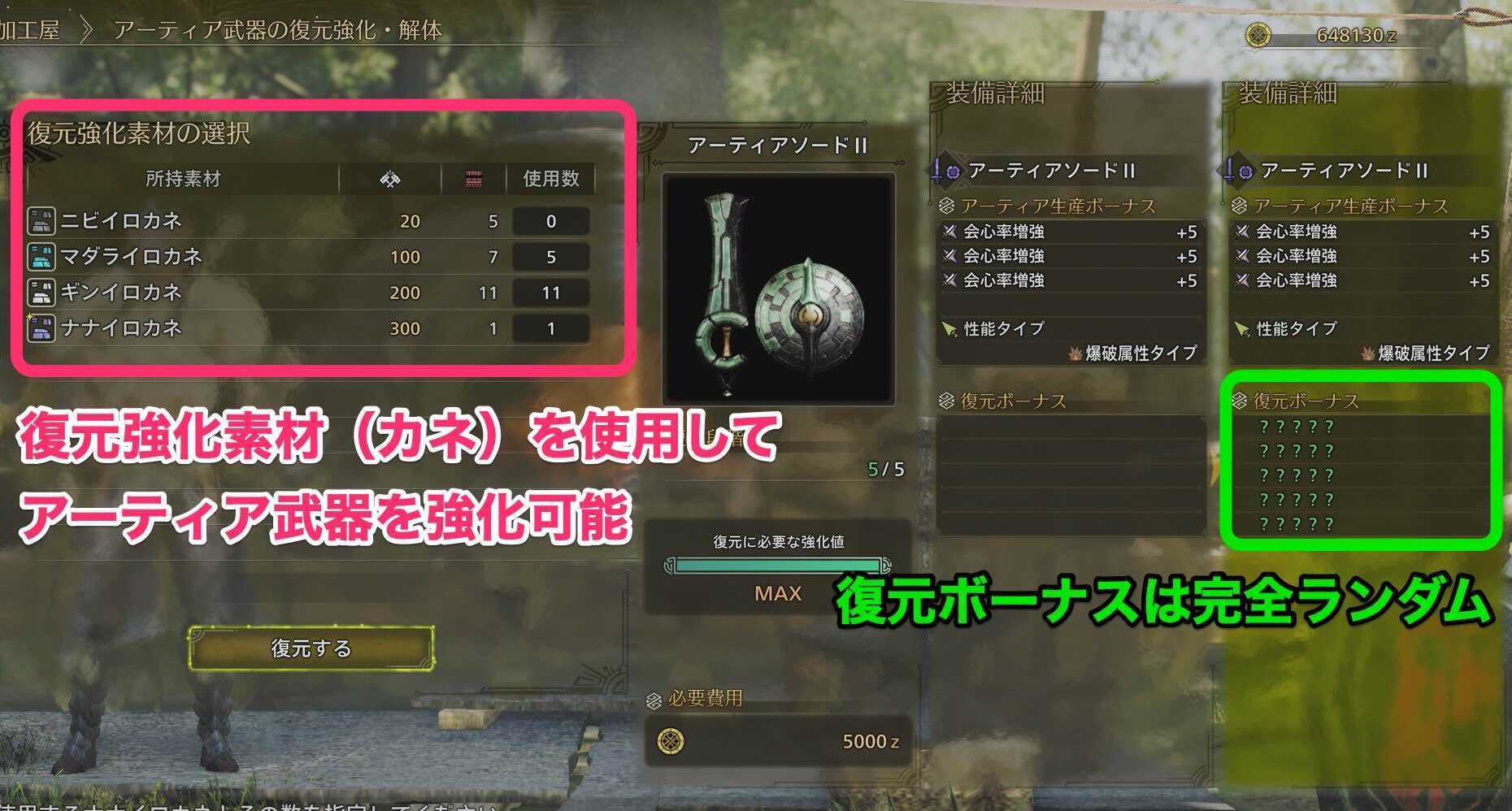This screenshot has height=811, width=1512.
Task: Toggle usage count for ニビイロカネ to nonzero
Action: coord(552,220)
